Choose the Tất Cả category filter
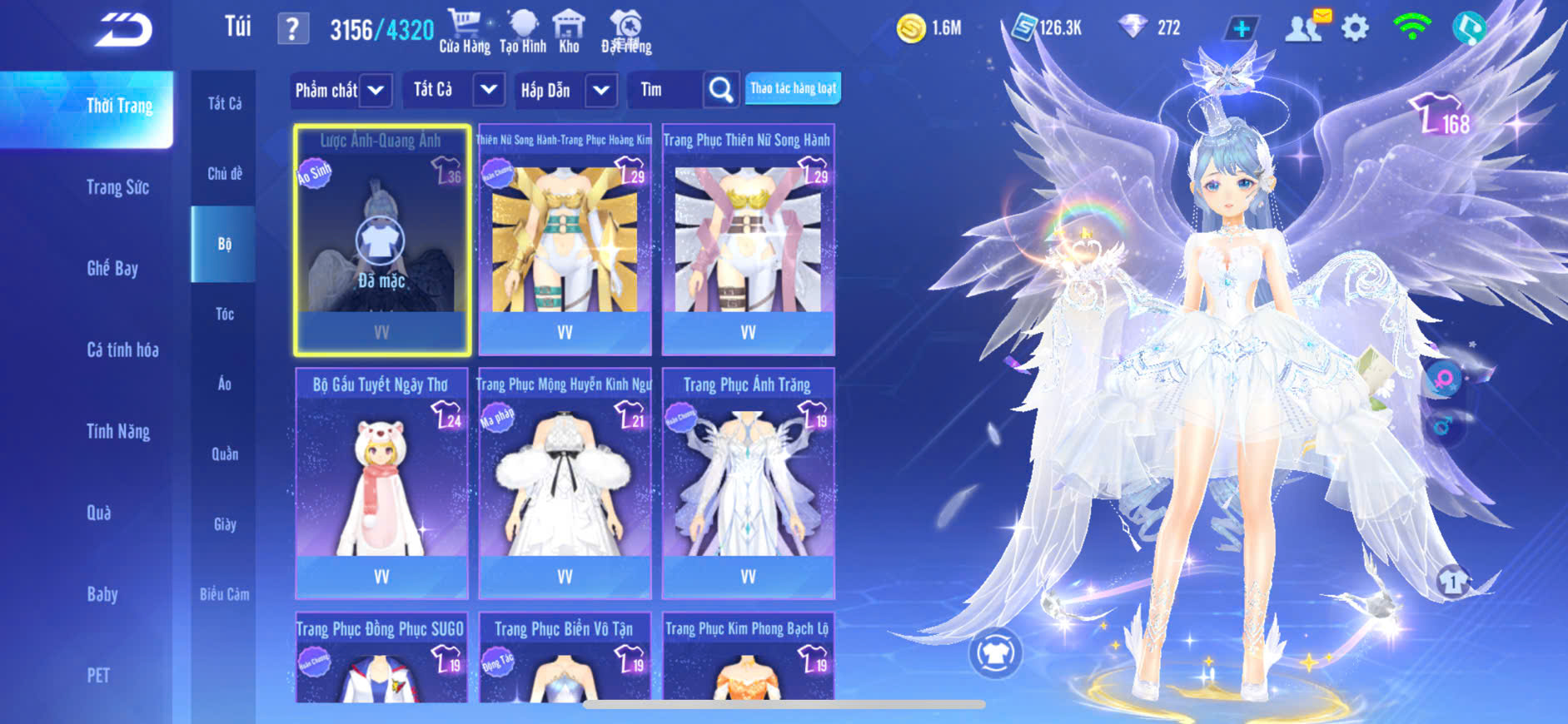This screenshot has width=1568, height=724. click(224, 103)
